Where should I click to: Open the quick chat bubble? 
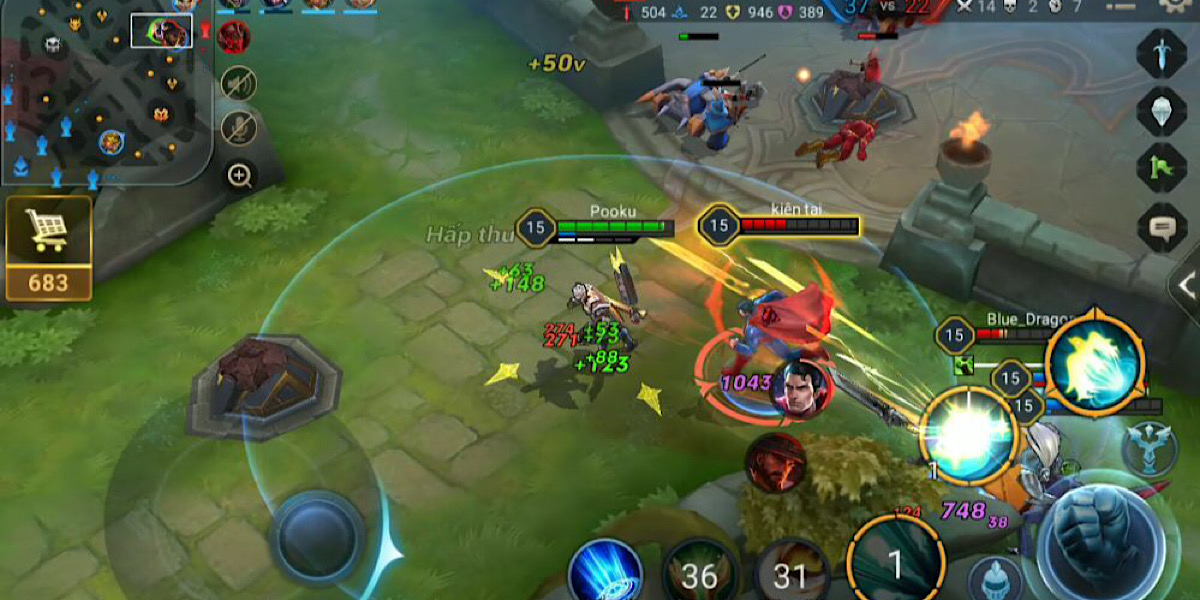click(x=1162, y=228)
